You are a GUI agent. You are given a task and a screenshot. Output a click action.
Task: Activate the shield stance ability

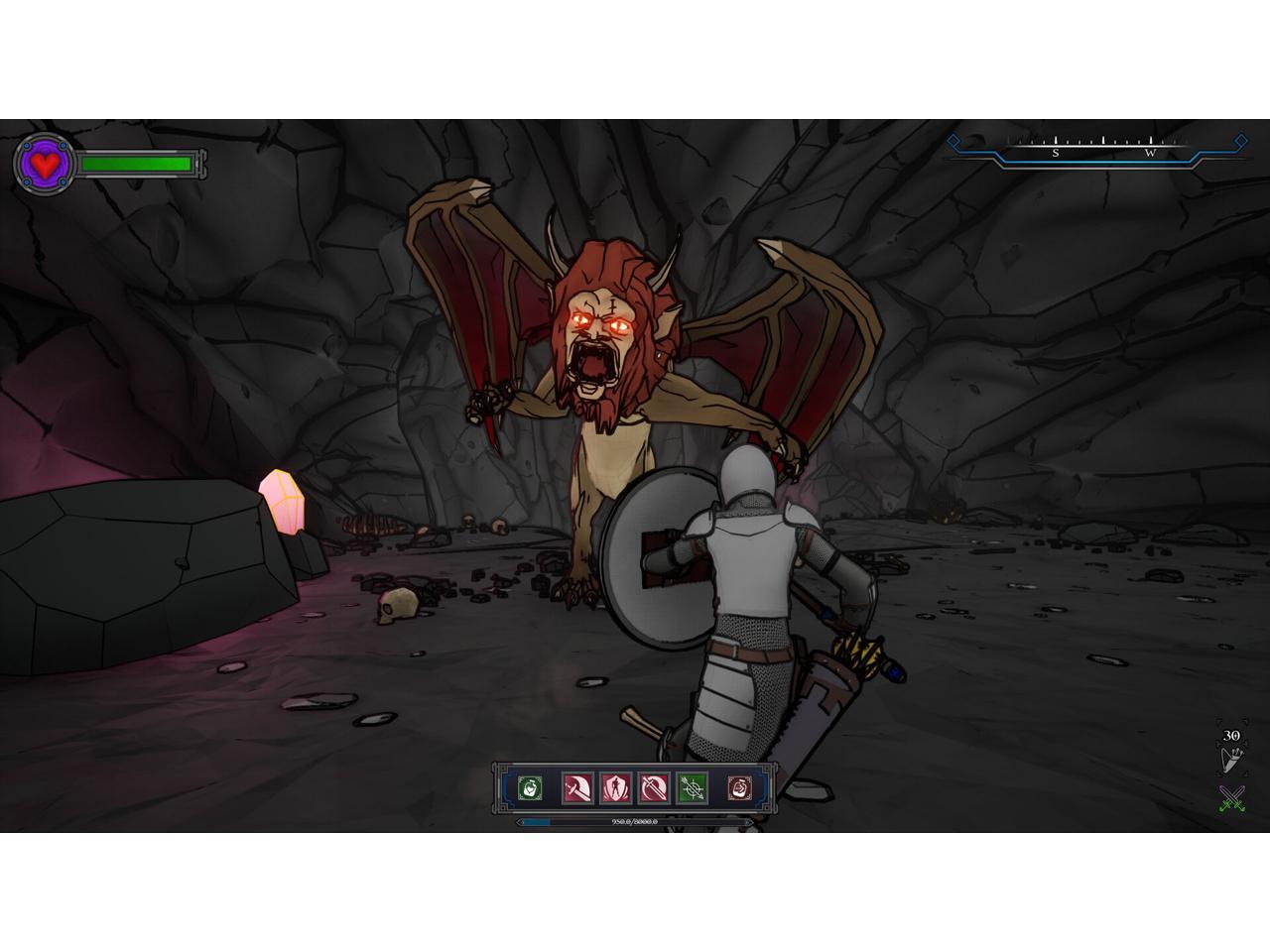[616, 788]
